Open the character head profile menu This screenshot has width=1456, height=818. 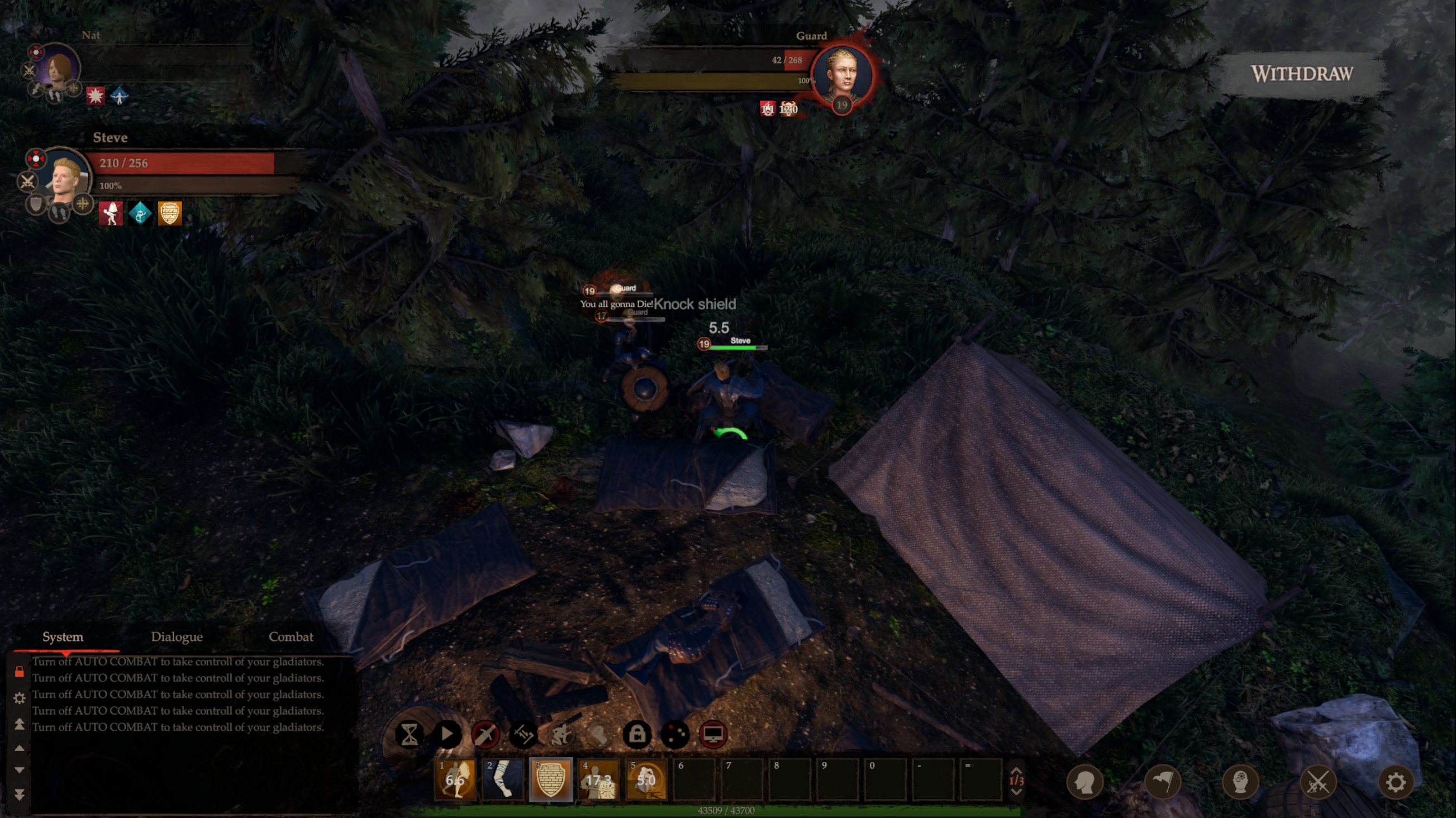[x=1084, y=782]
